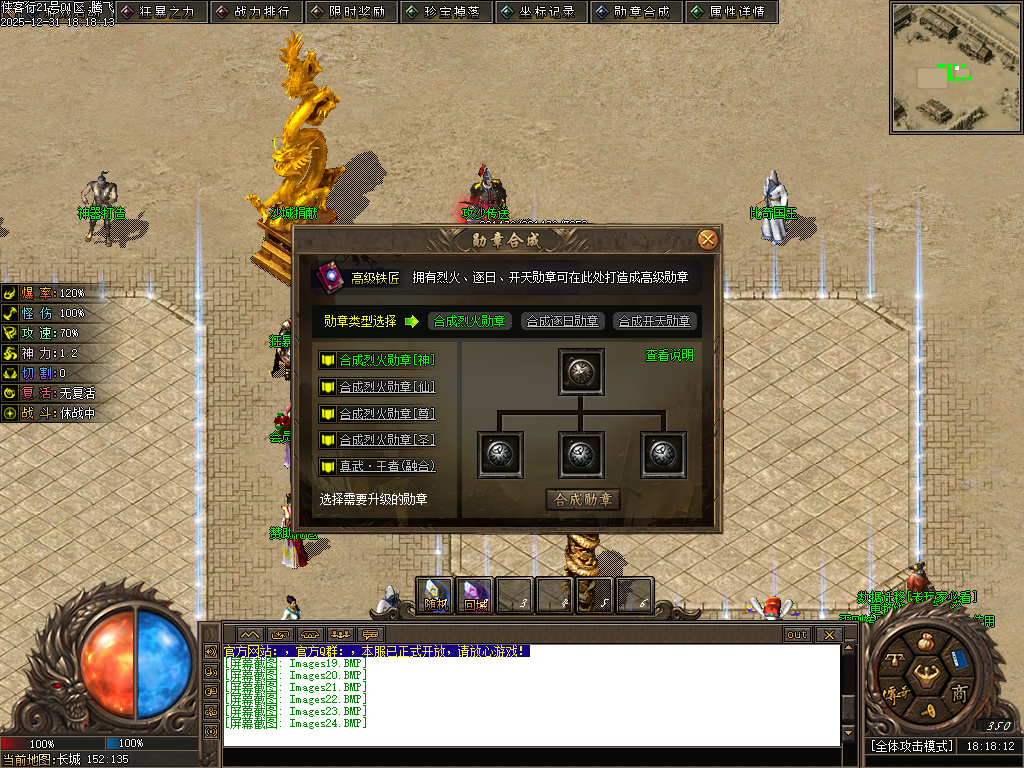This screenshot has width=1024, height=768.
Task: Select the 合成烈火勋章 type tab
Action: [x=470, y=321]
